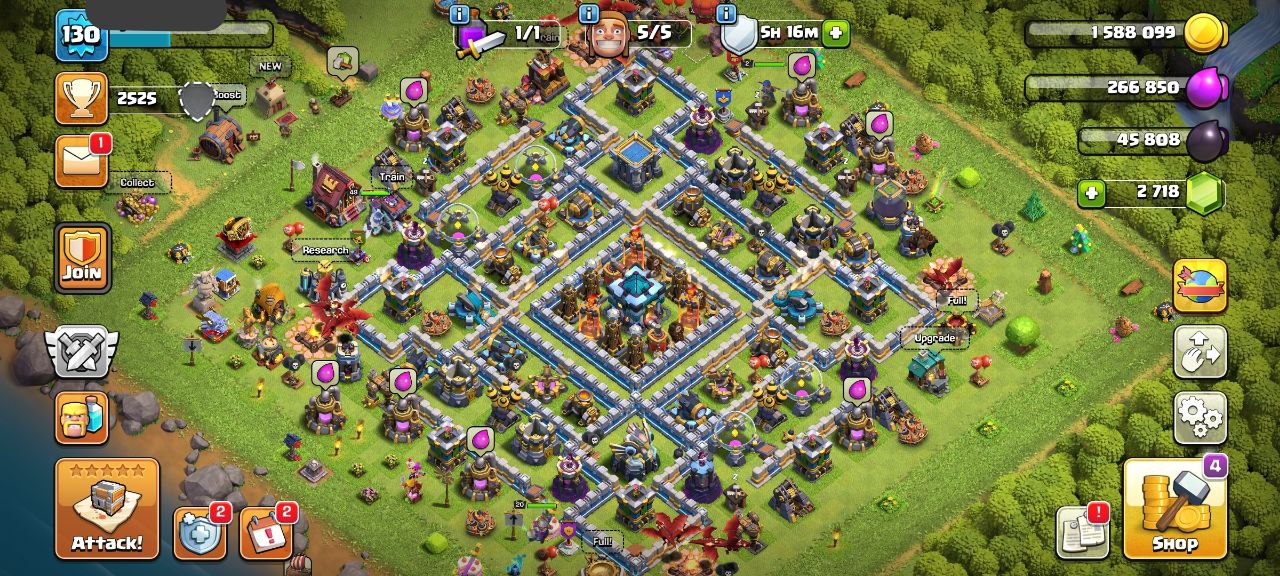
Task: Click the info button above the shield
Action: point(726,14)
